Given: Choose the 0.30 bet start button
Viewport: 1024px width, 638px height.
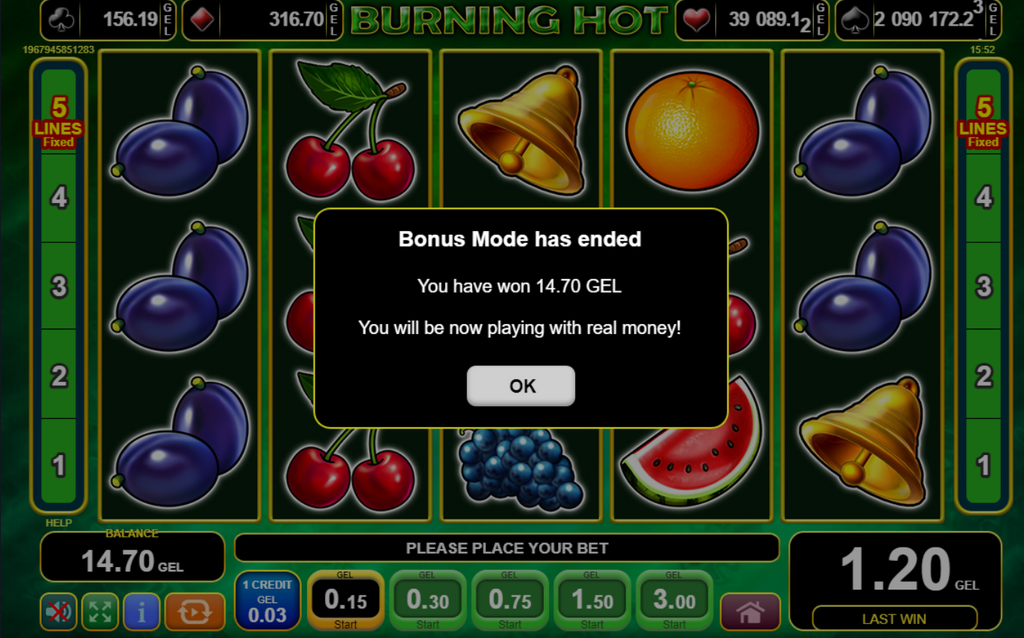Looking at the screenshot, I should tap(427, 600).
